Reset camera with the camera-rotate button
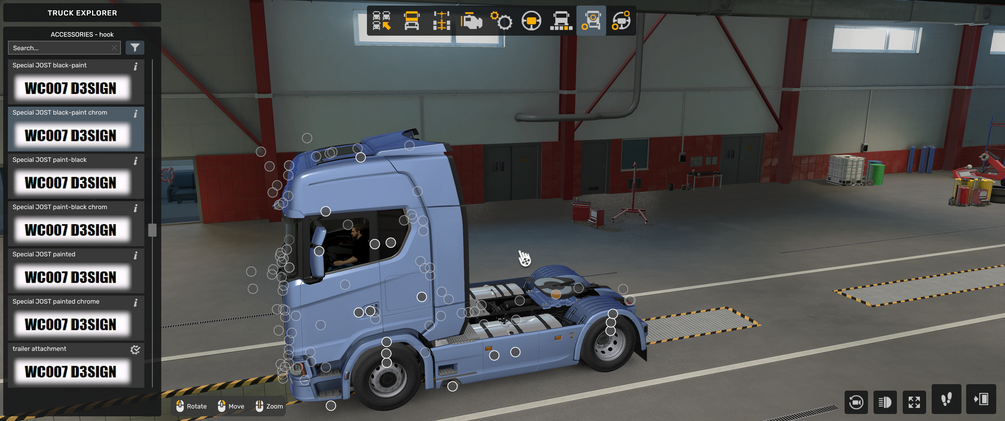1005x421 pixels. [856, 402]
